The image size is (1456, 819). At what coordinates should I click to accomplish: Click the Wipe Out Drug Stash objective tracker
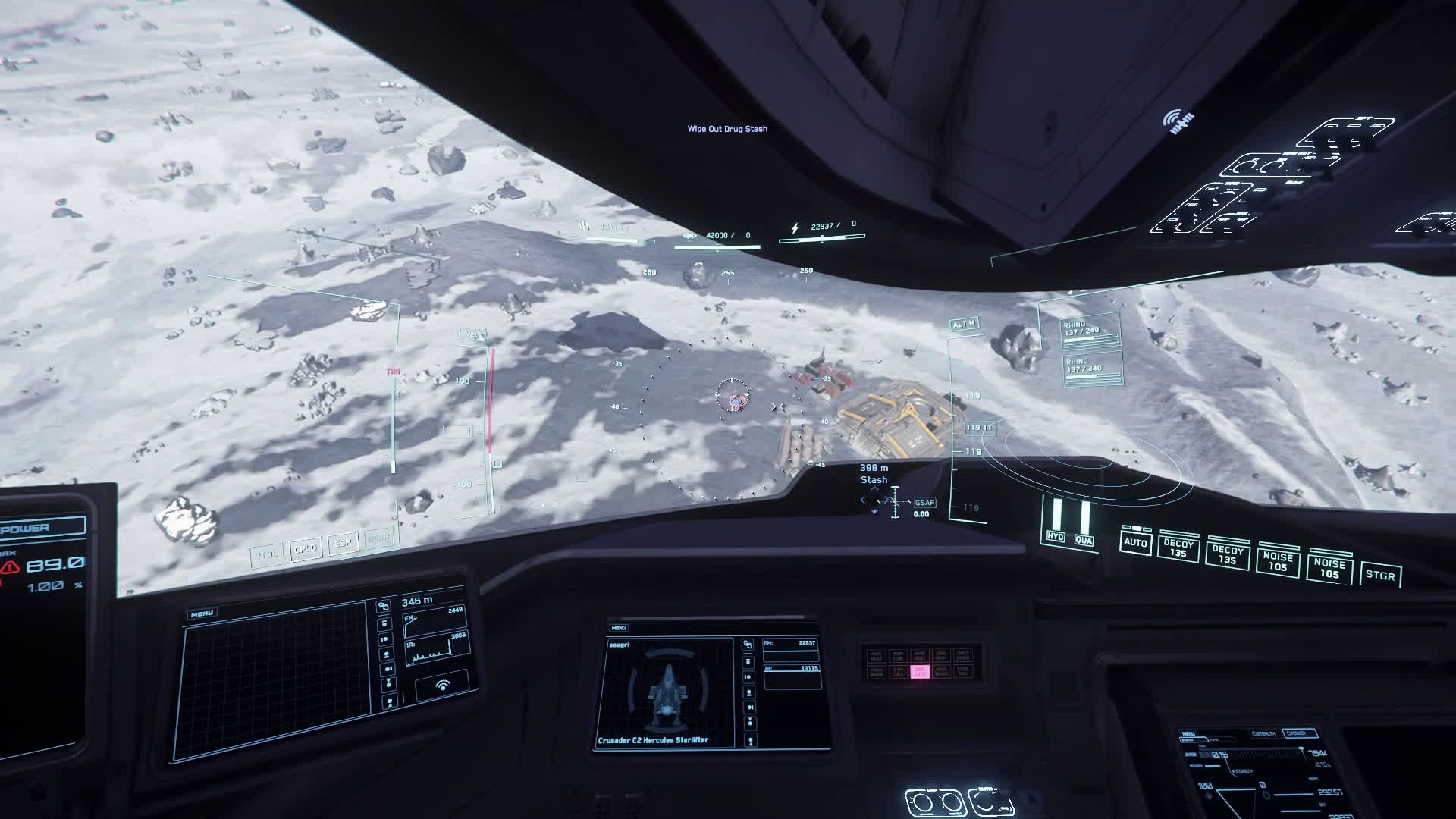click(x=727, y=129)
